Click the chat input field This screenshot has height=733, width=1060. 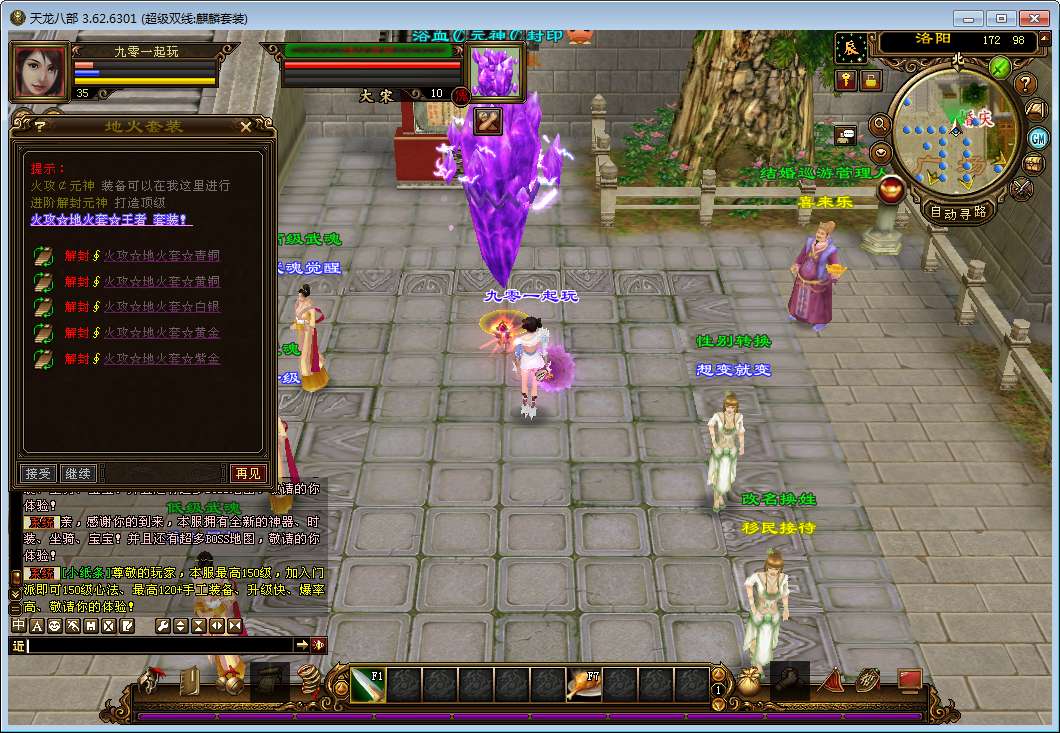pos(160,646)
